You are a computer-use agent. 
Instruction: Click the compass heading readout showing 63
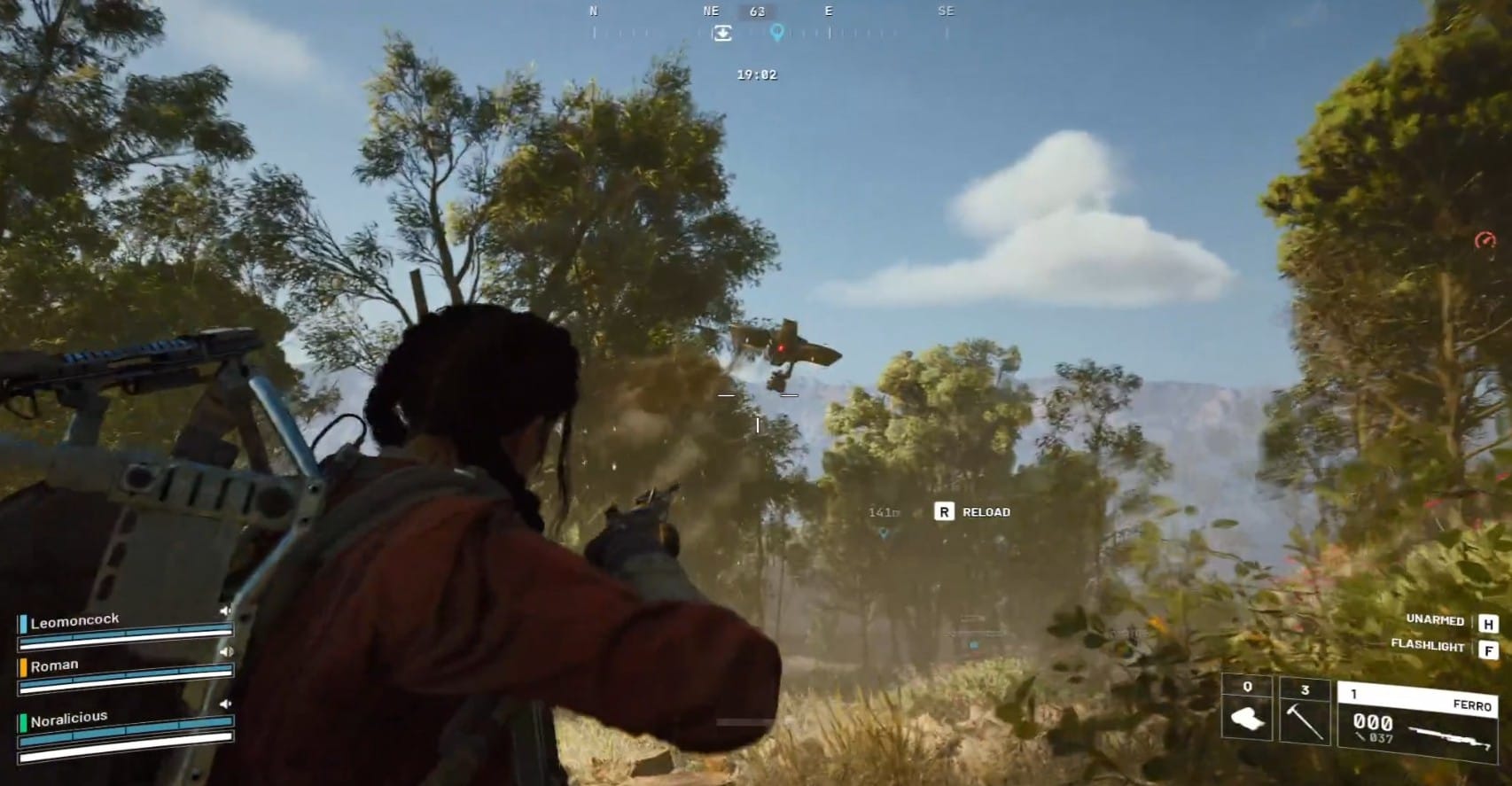click(756, 12)
